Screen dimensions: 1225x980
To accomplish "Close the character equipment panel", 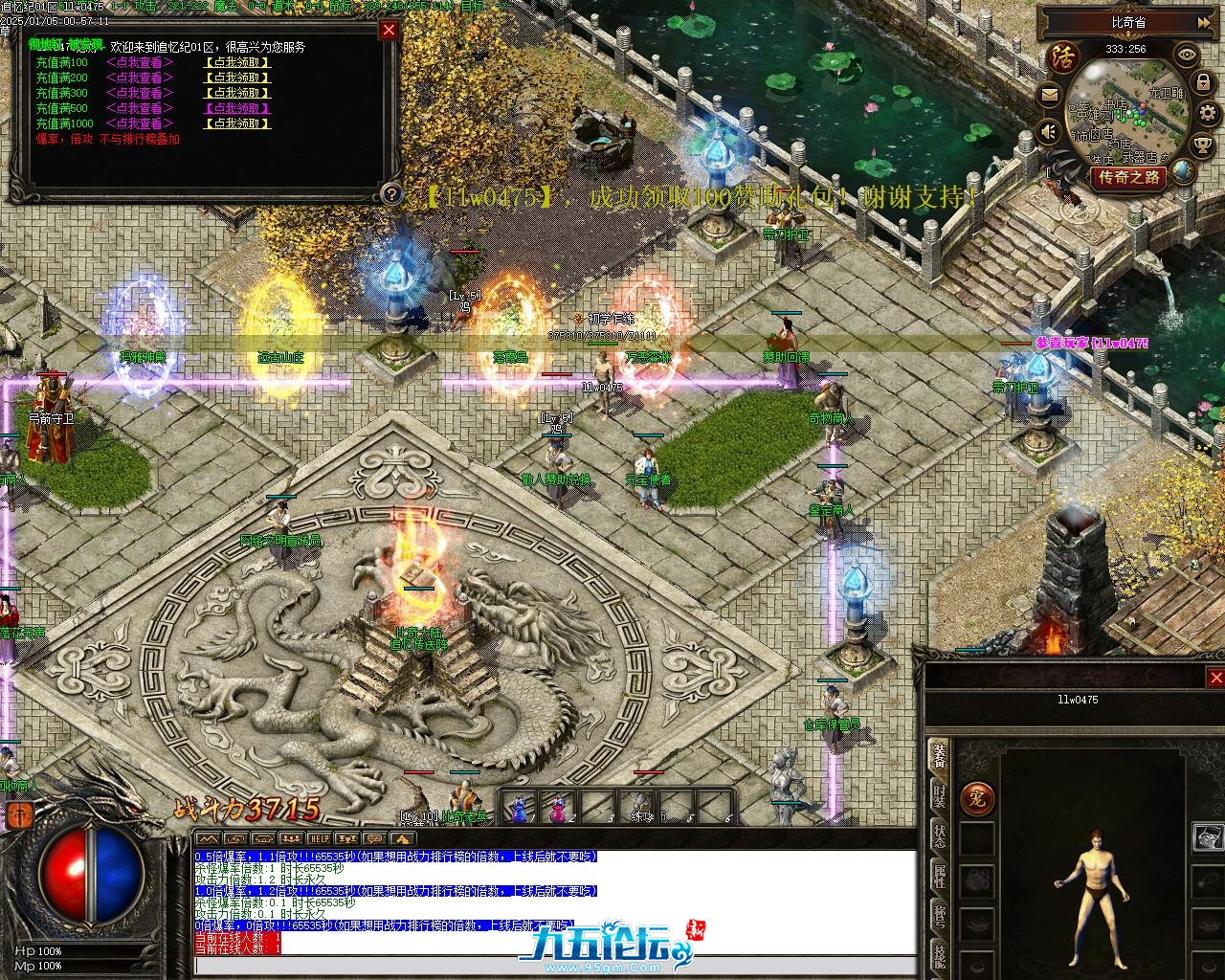I will pos(1215,678).
